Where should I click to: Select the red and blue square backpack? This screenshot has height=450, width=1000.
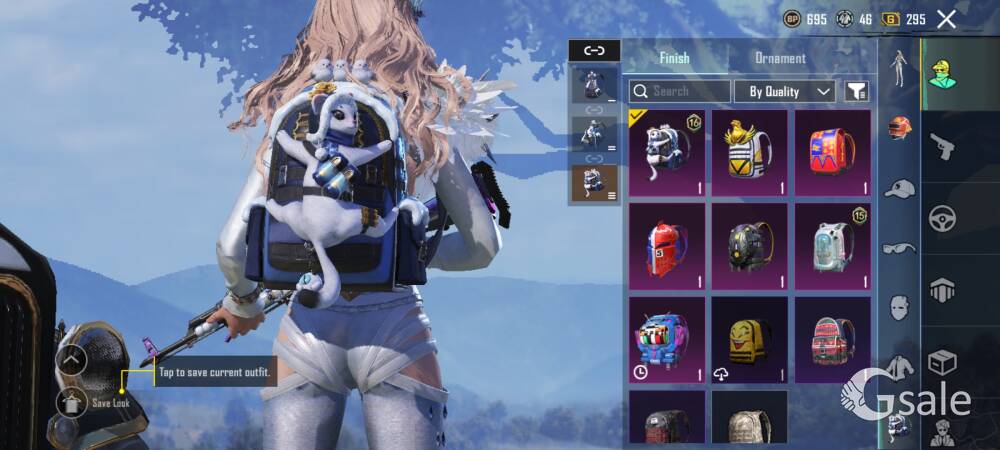(x=832, y=152)
